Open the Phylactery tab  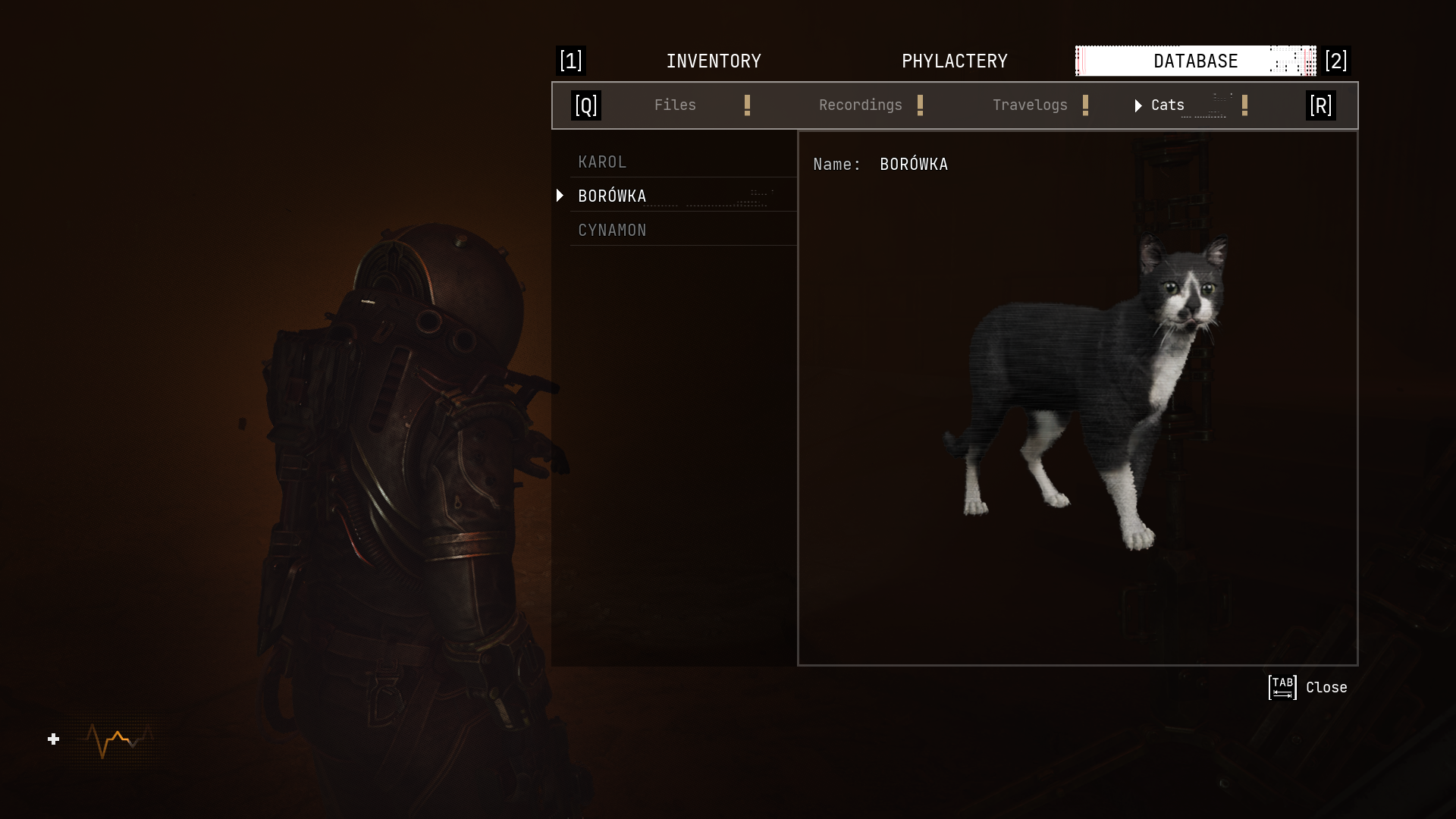(x=954, y=61)
